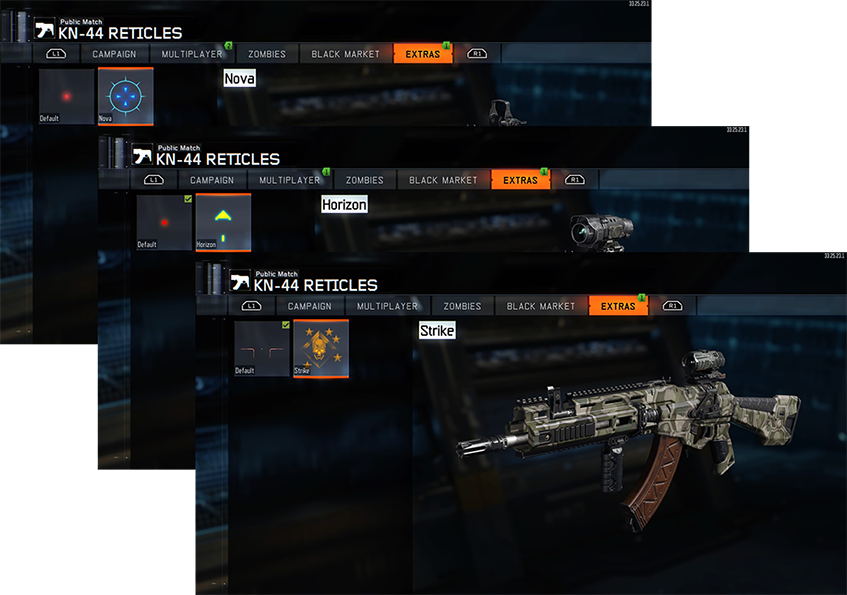Switch to Multiplayer tab in the Strike panel
The width and height of the screenshot is (847, 595).
pyautogui.click(x=387, y=306)
